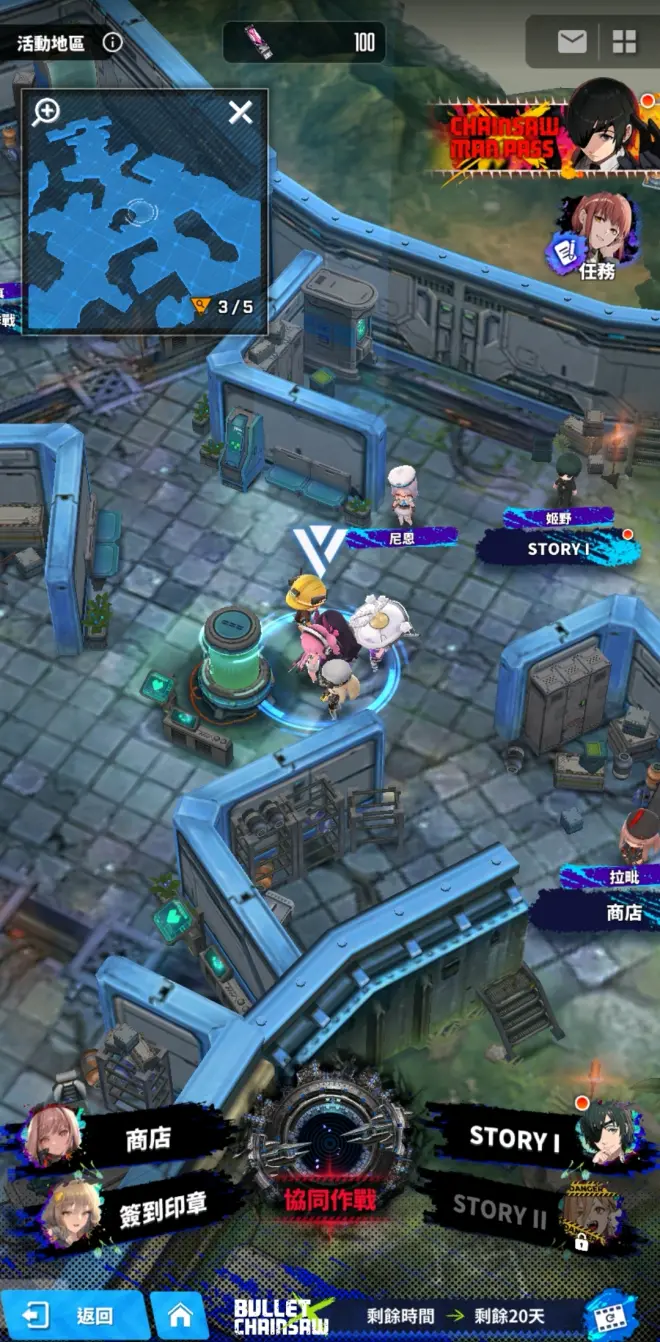Open the 商店 shop menu entry
The height and width of the screenshot is (1342, 660).
[x=130, y=1140]
